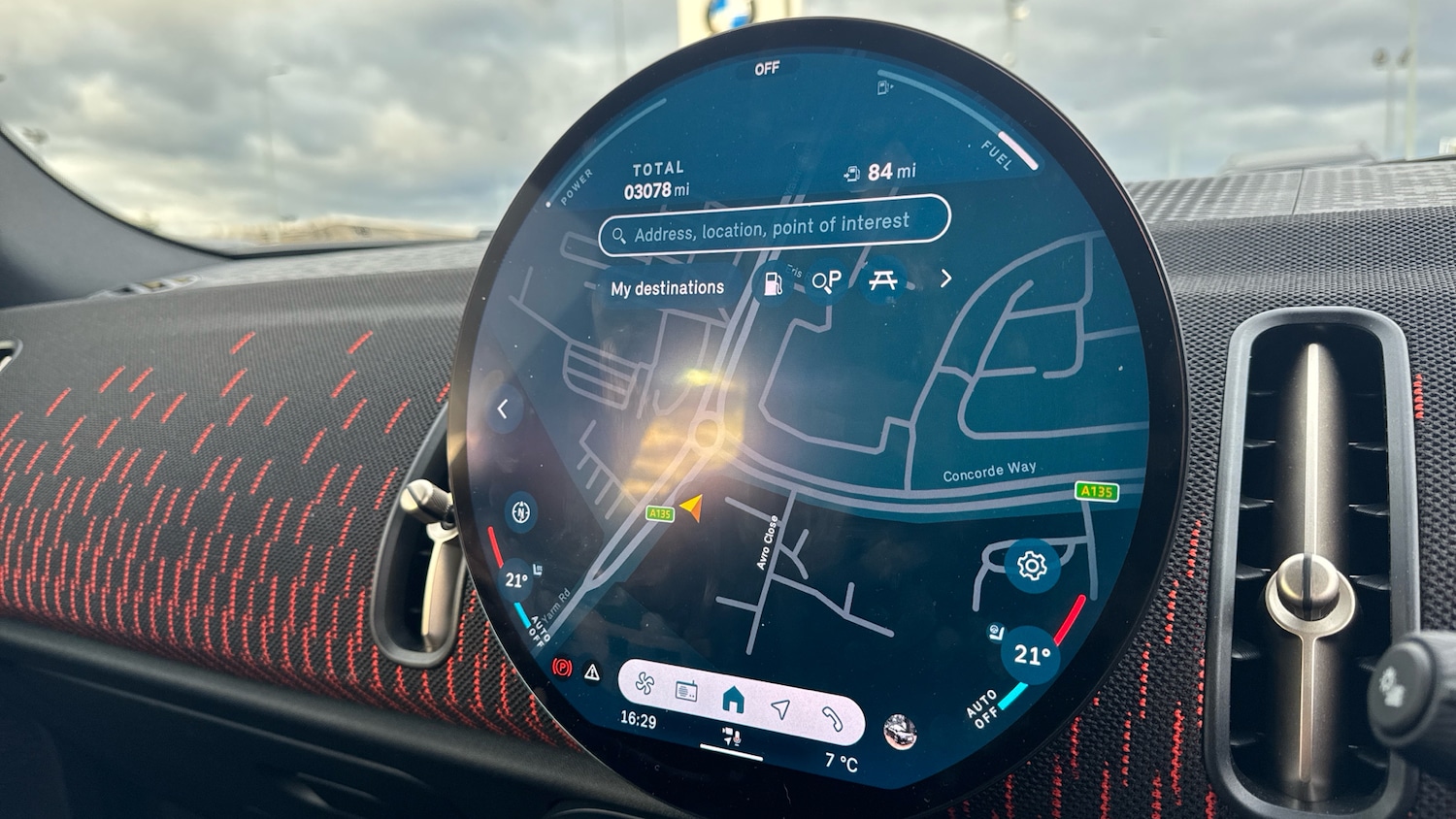Open the climate fan menu
This screenshot has width=1456, height=819.
pos(645,685)
